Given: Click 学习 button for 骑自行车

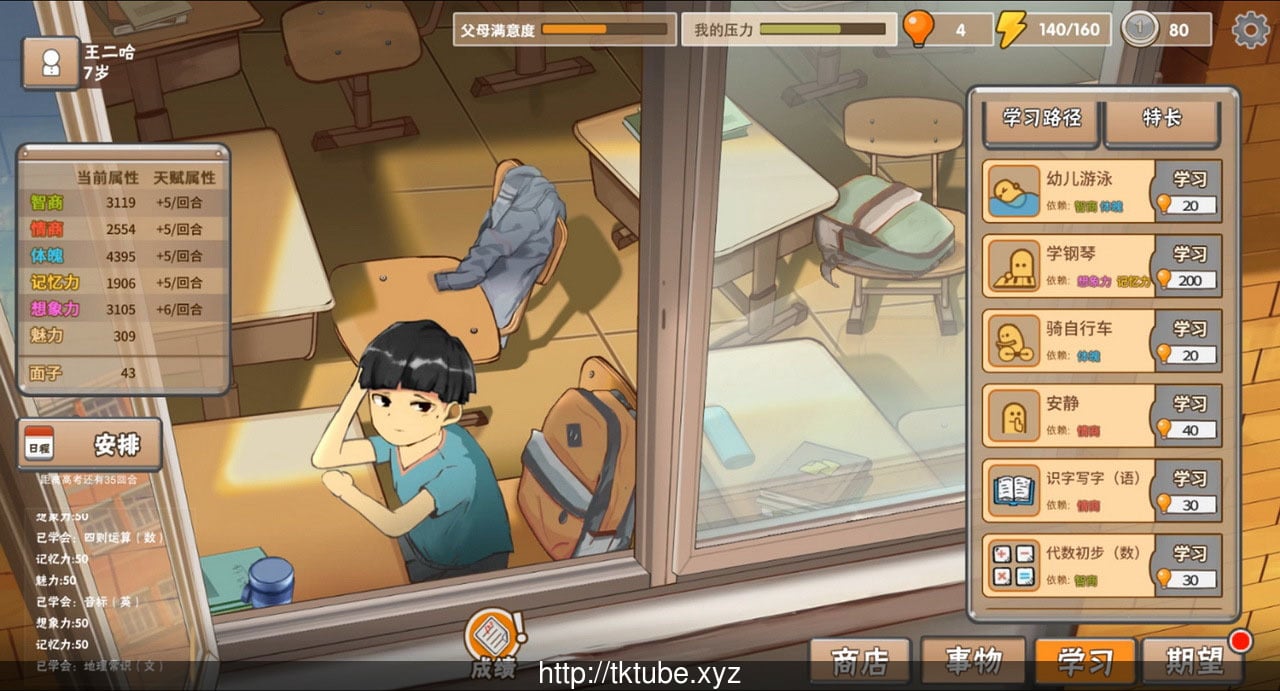Looking at the screenshot, I should [x=1189, y=341].
